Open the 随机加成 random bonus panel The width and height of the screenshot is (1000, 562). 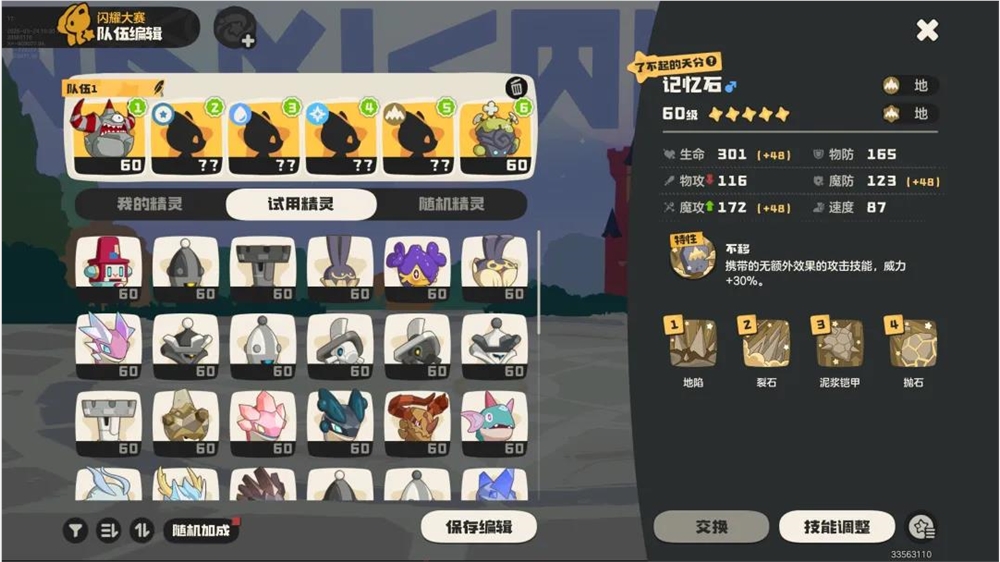[x=201, y=530]
